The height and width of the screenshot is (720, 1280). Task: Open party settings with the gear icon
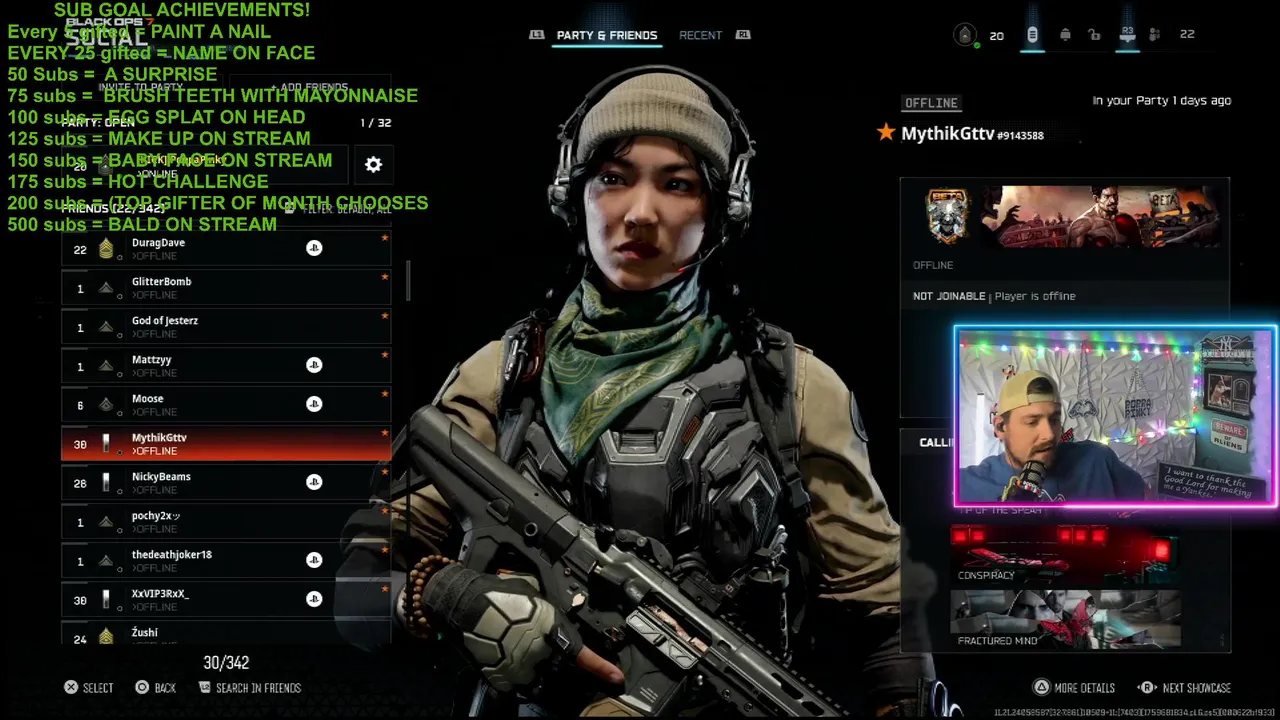pyautogui.click(x=373, y=165)
